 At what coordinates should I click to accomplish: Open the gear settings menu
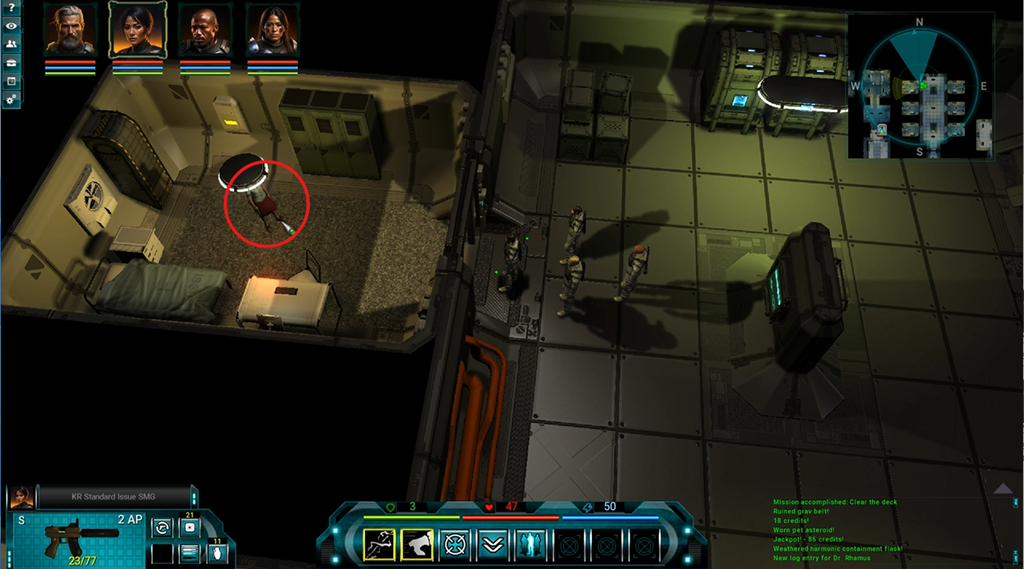(x=11, y=99)
